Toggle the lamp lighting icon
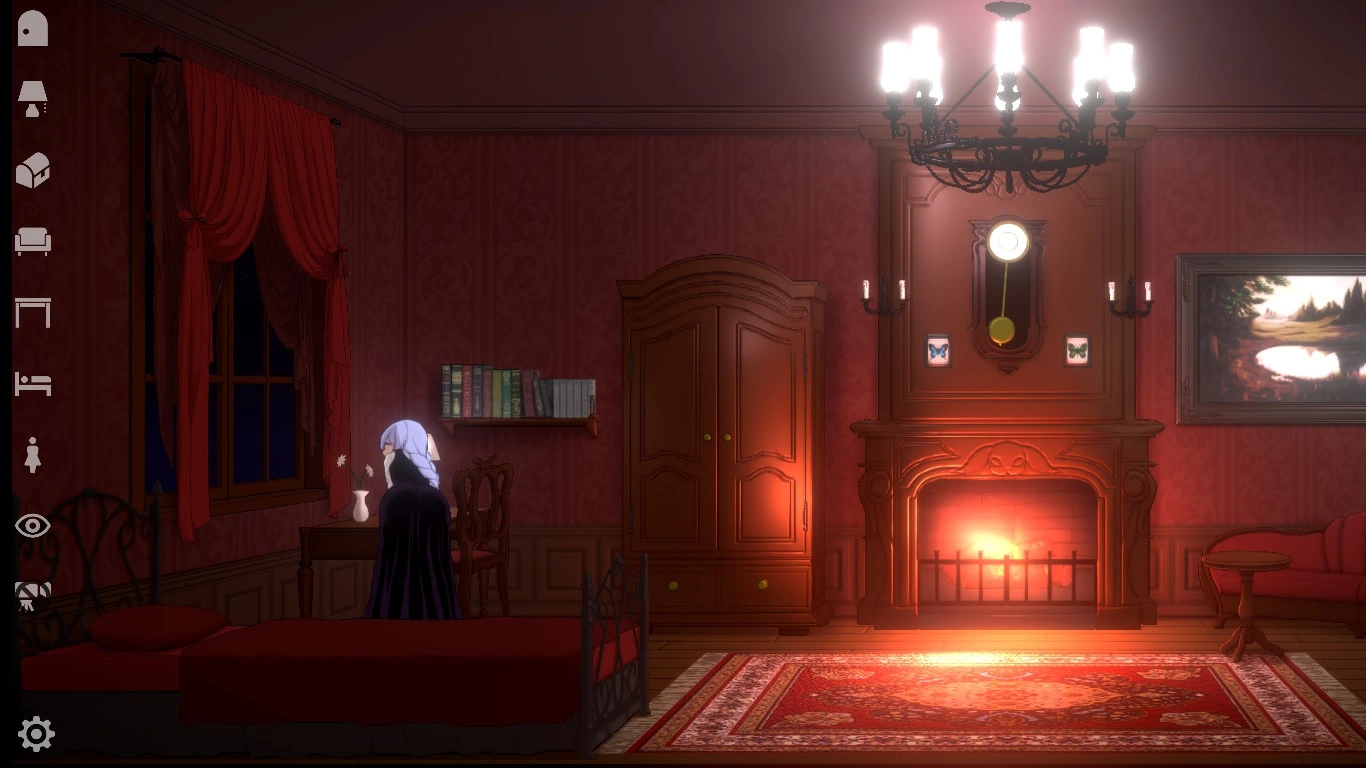The height and width of the screenshot is (768, 1366). (x=33, y=96)
